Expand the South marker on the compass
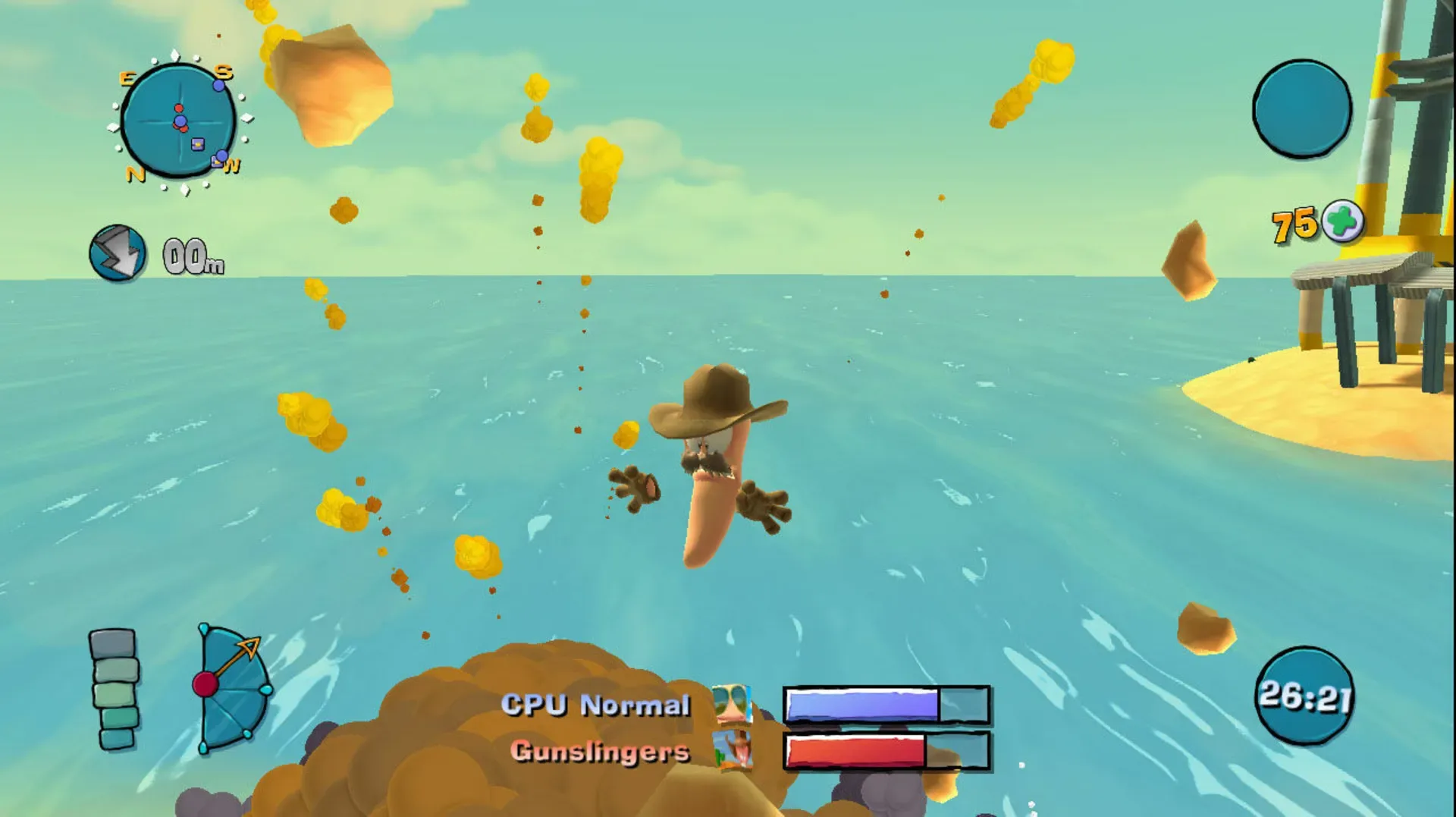 tap(223, 72)
